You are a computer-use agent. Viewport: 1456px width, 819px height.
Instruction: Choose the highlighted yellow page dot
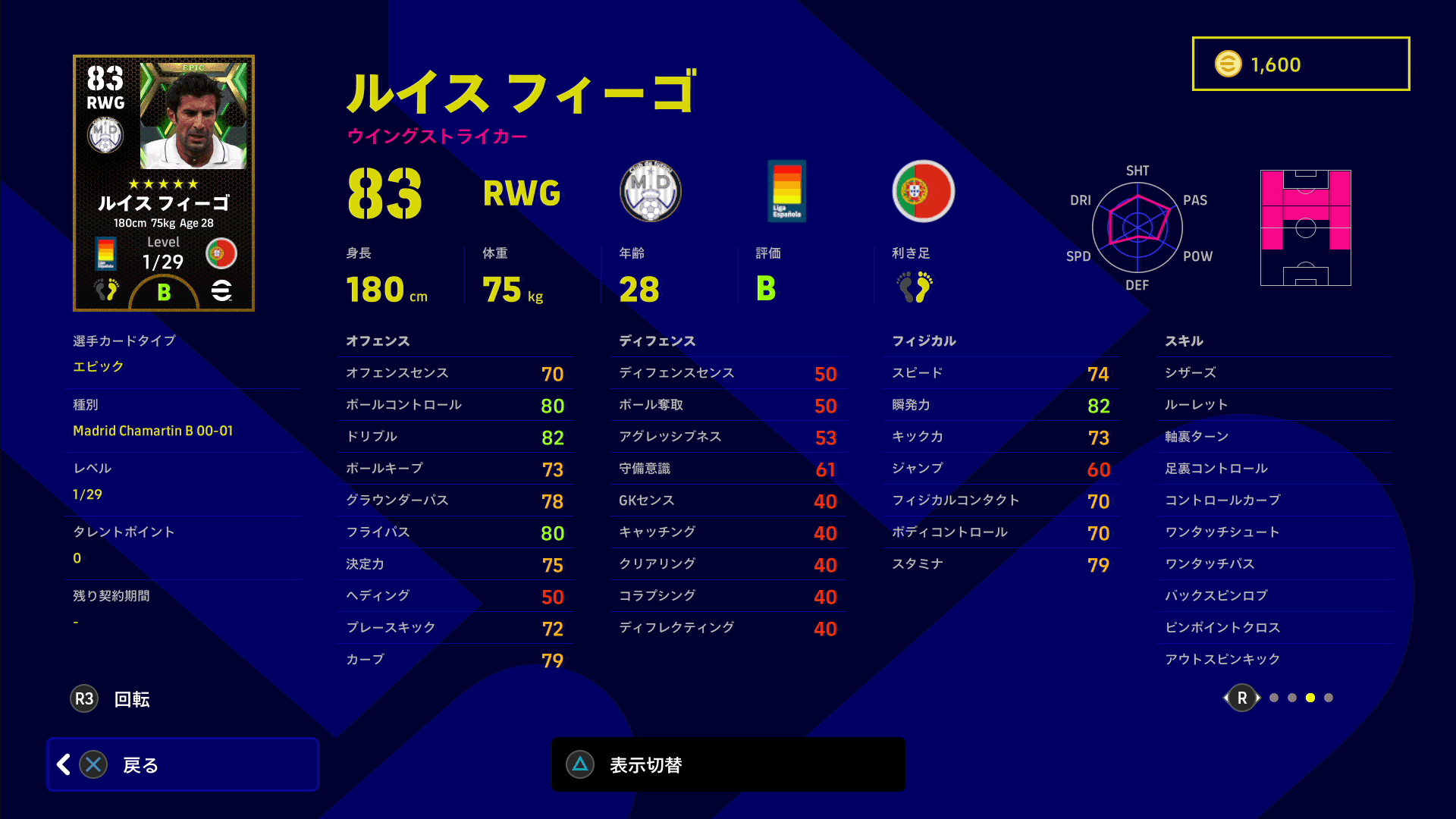click(x=1310, y=698)
